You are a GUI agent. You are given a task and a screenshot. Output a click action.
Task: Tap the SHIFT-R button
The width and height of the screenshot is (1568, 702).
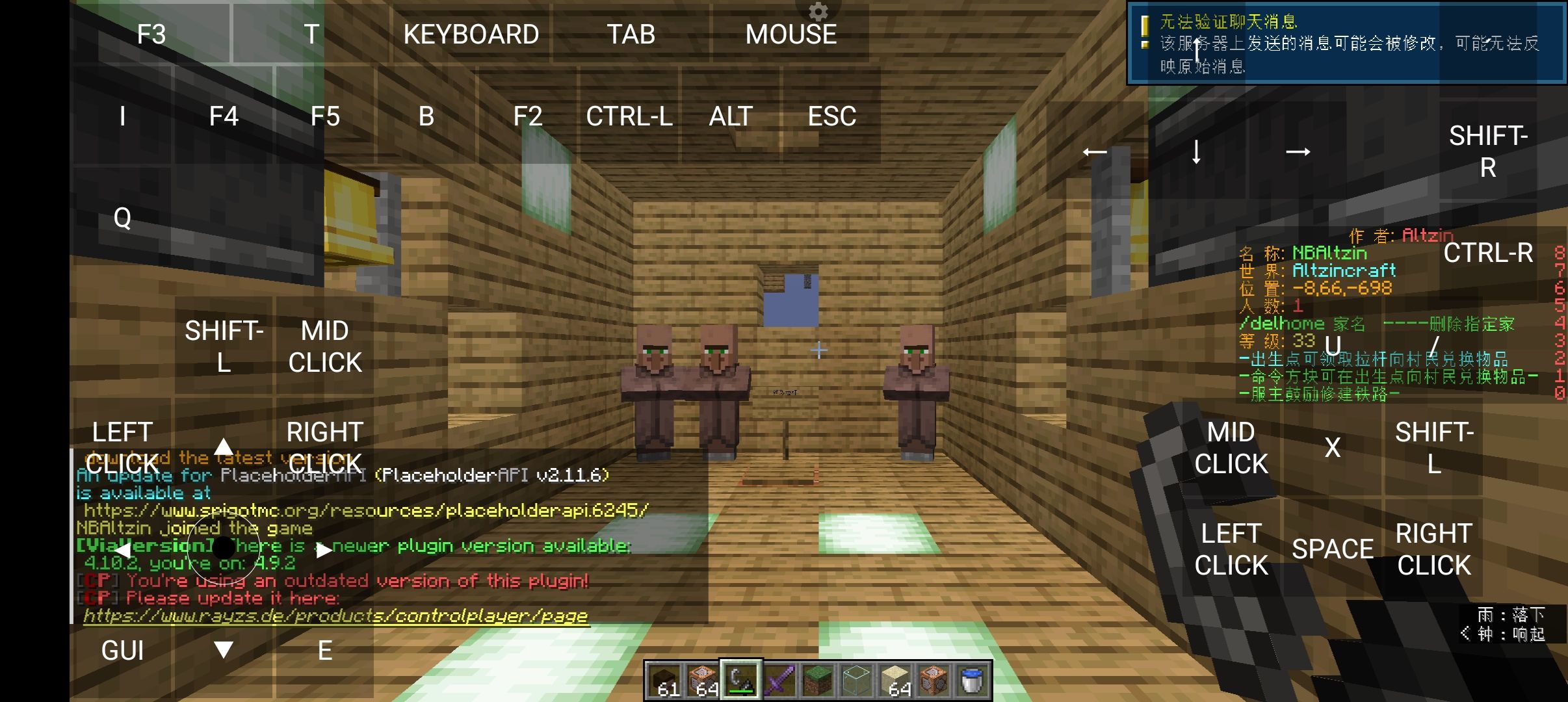click(1487, 151)
